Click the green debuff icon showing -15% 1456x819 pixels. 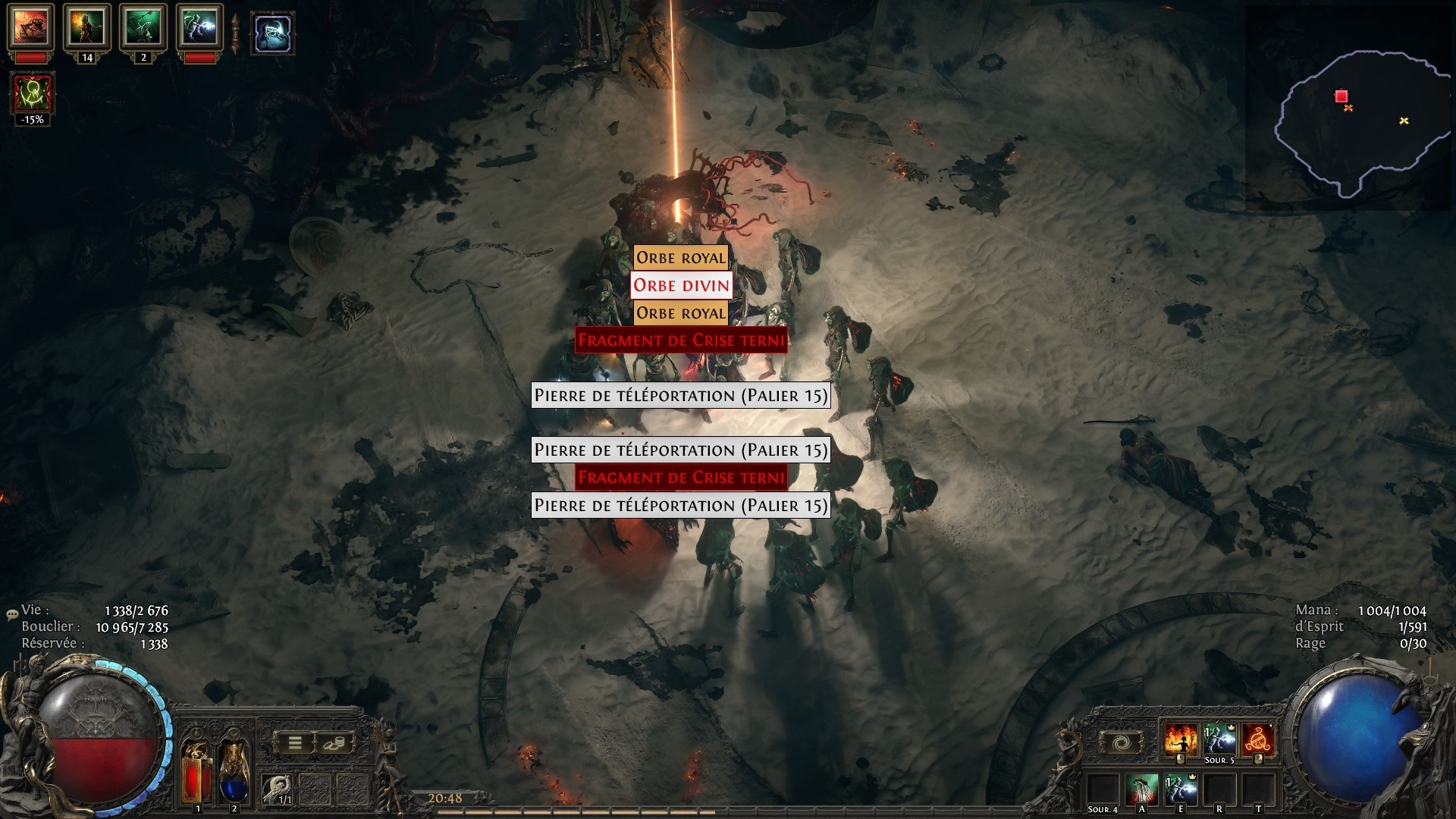click(x=32, y=94)
